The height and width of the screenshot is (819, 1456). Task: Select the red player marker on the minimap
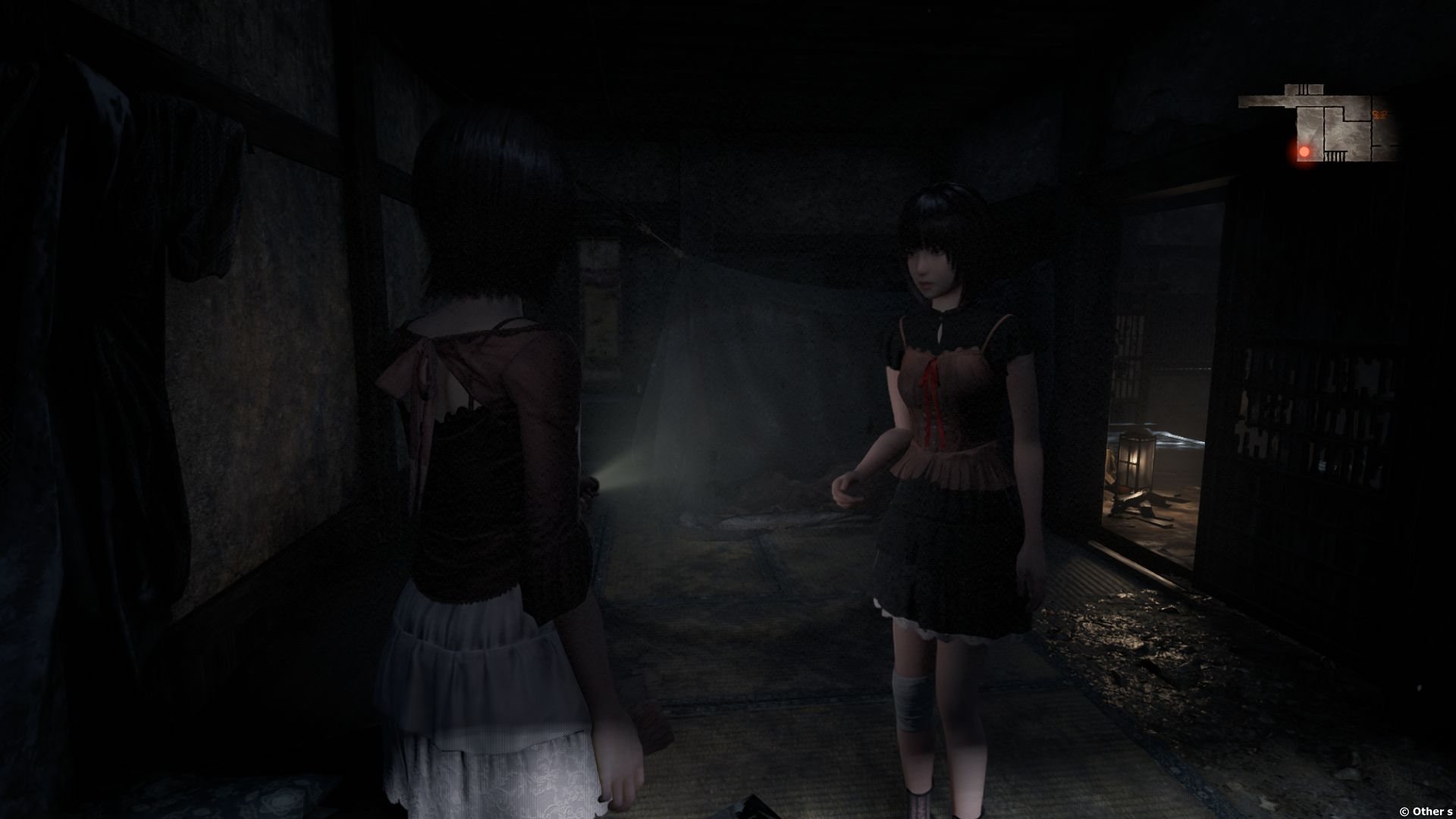pyautogui.click(x=1304, y=152)
